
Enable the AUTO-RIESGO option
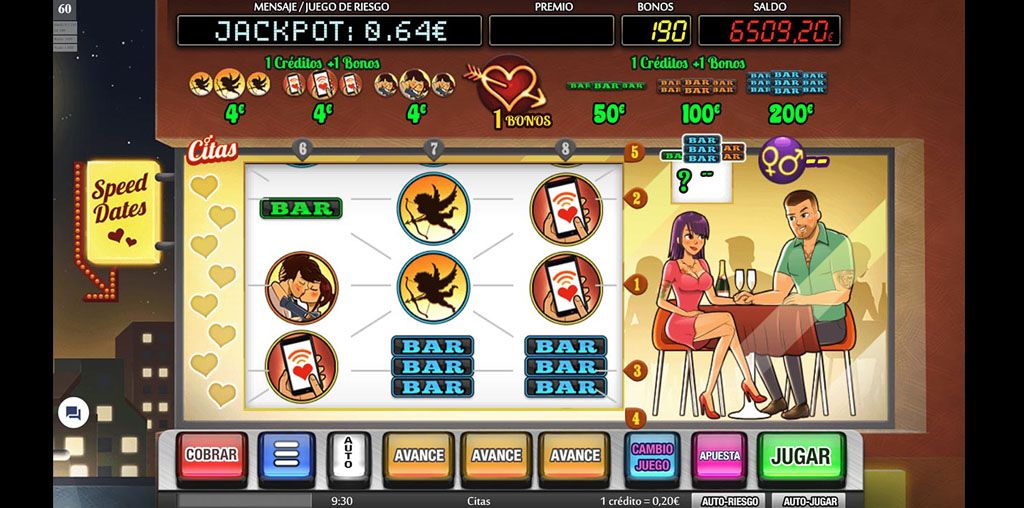pos(728,501)
